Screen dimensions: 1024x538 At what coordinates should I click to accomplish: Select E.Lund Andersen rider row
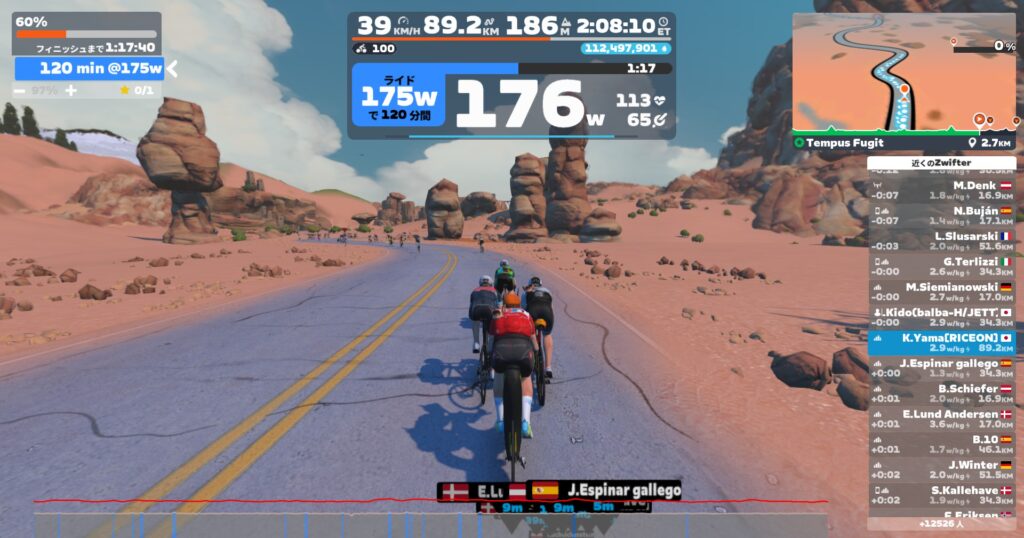[941, 419]
